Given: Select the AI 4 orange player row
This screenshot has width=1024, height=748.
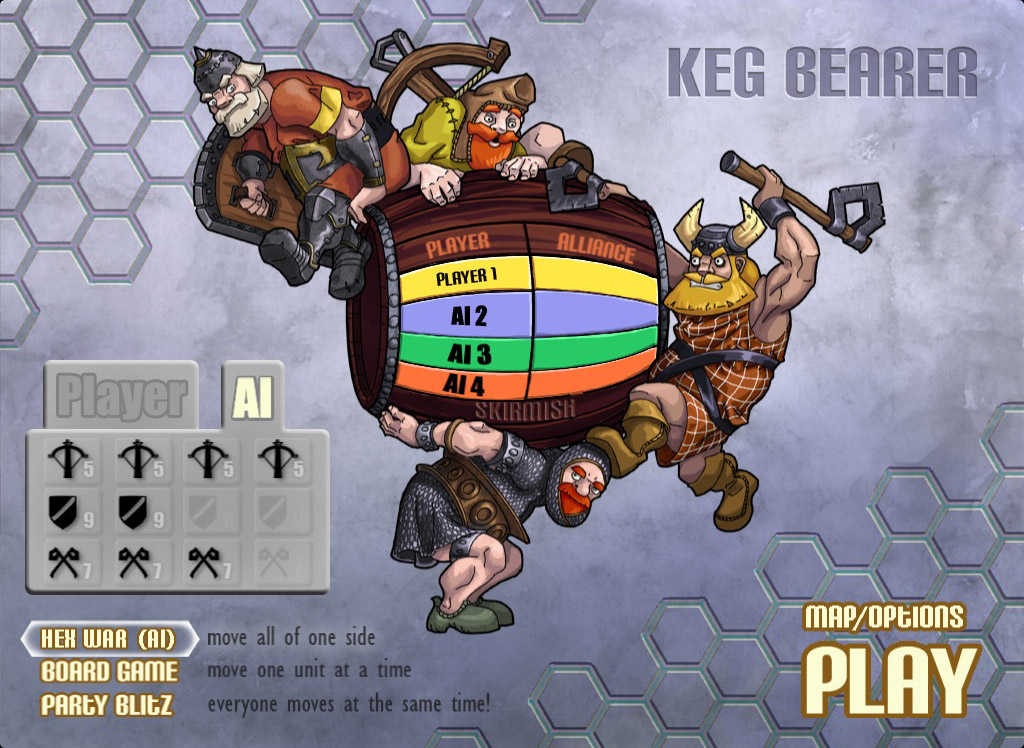Looking at the screenshot, I should point(467,382).
